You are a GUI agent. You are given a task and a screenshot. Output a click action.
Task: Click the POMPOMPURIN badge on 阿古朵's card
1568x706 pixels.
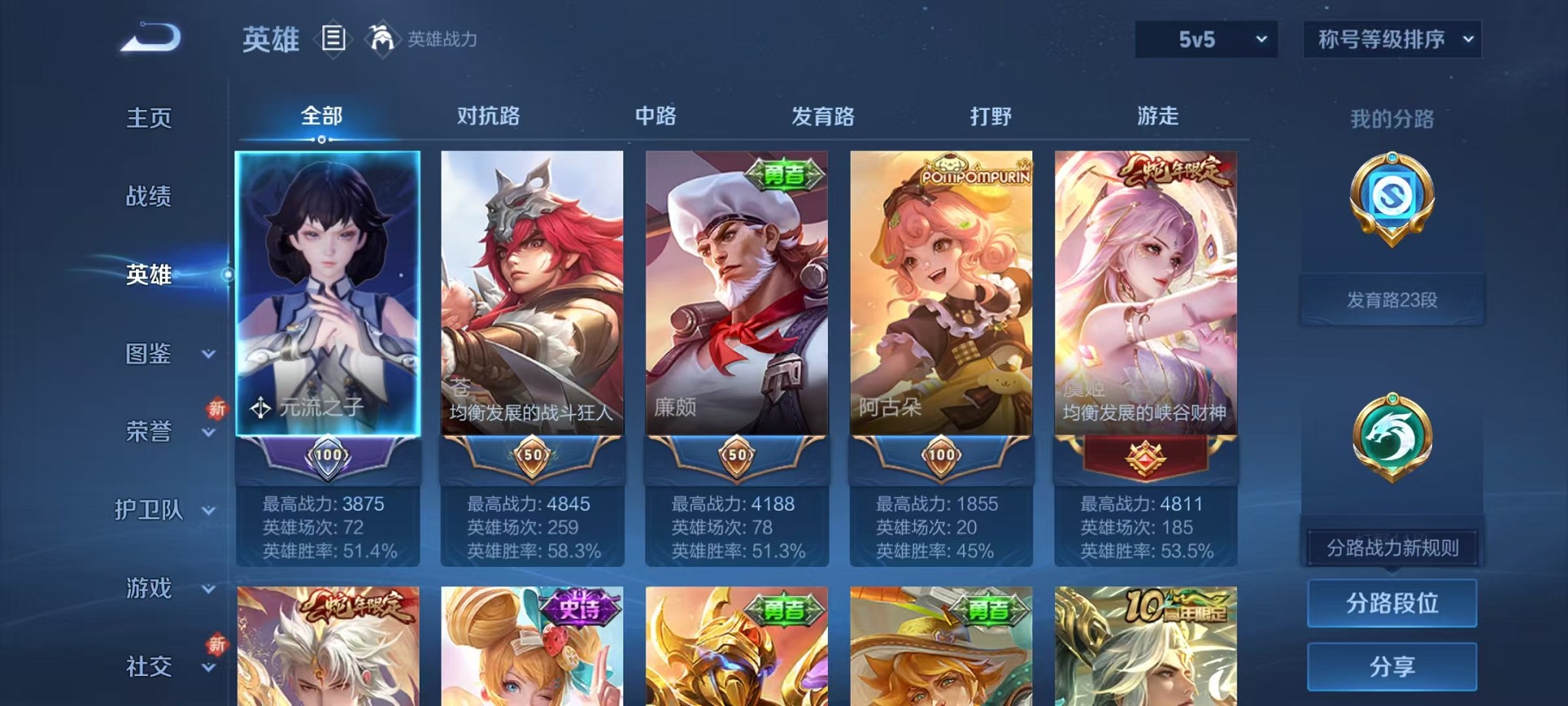pos(975,172)
